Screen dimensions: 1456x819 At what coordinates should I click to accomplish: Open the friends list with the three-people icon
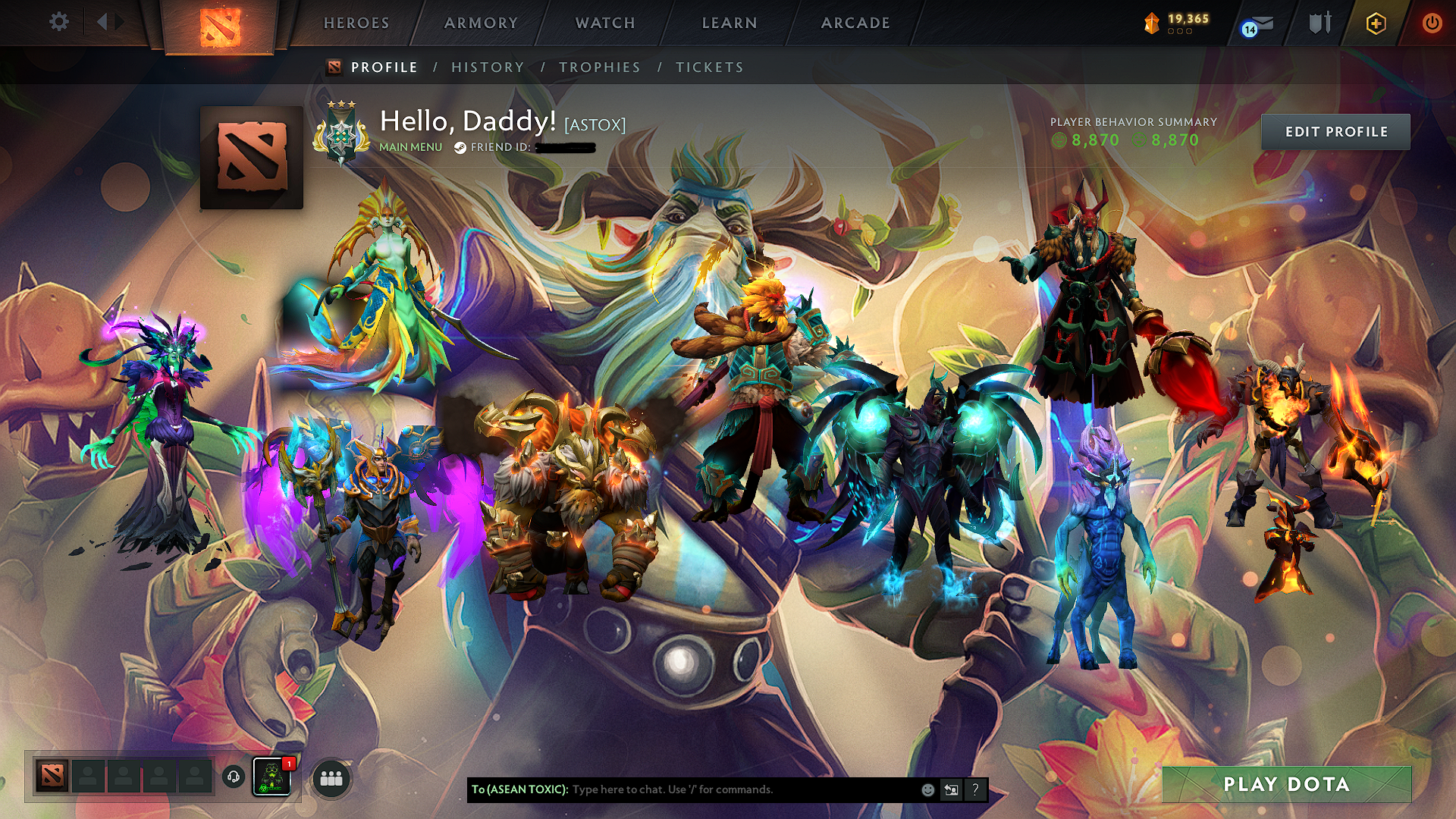(x=331, y=778)
